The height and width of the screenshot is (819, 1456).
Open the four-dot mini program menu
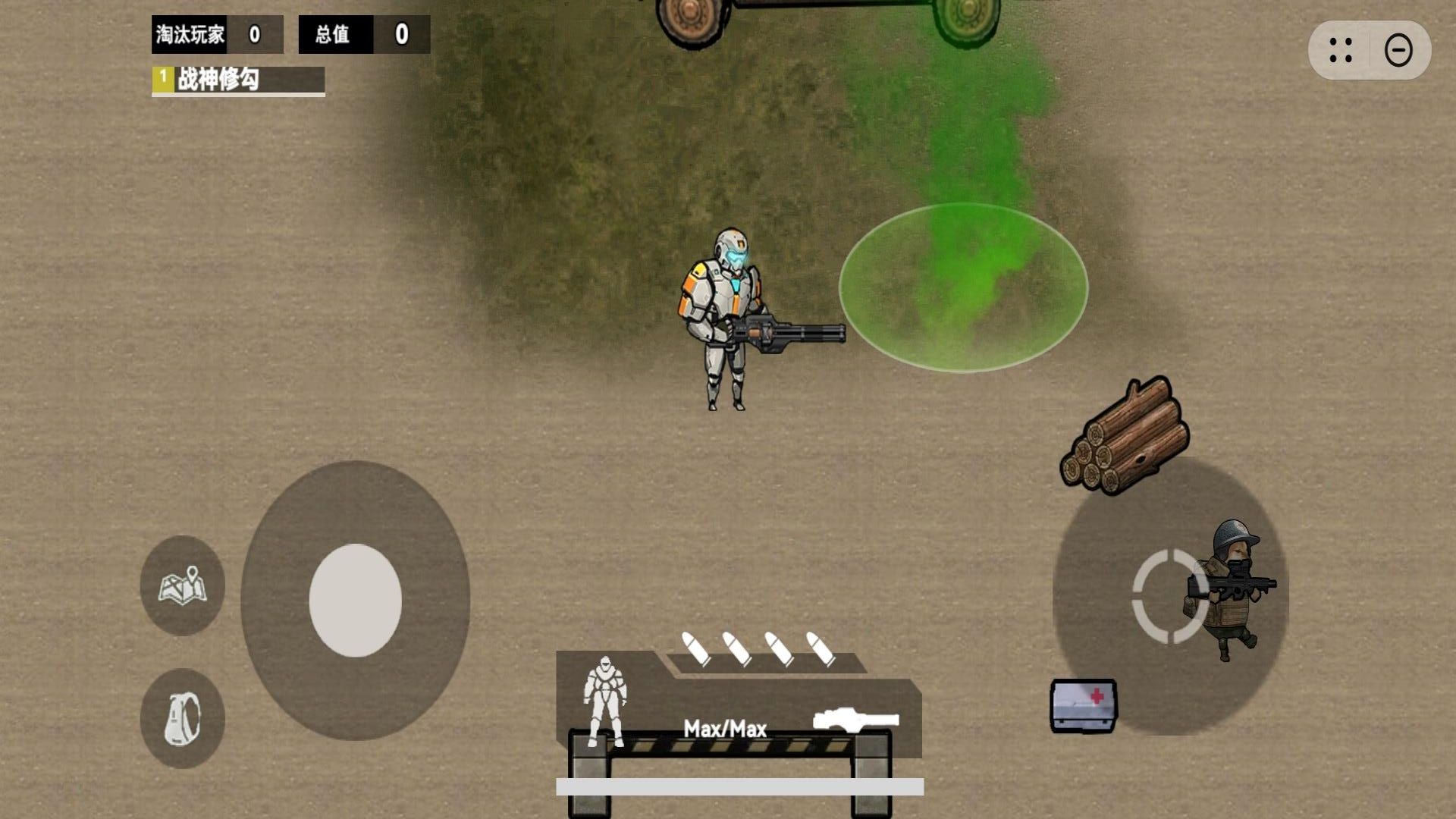1340,51
